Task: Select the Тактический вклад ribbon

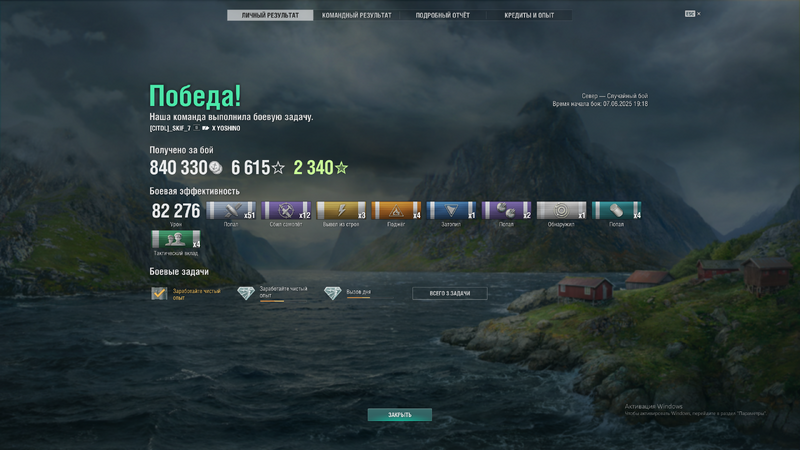Action: point(176,239)
